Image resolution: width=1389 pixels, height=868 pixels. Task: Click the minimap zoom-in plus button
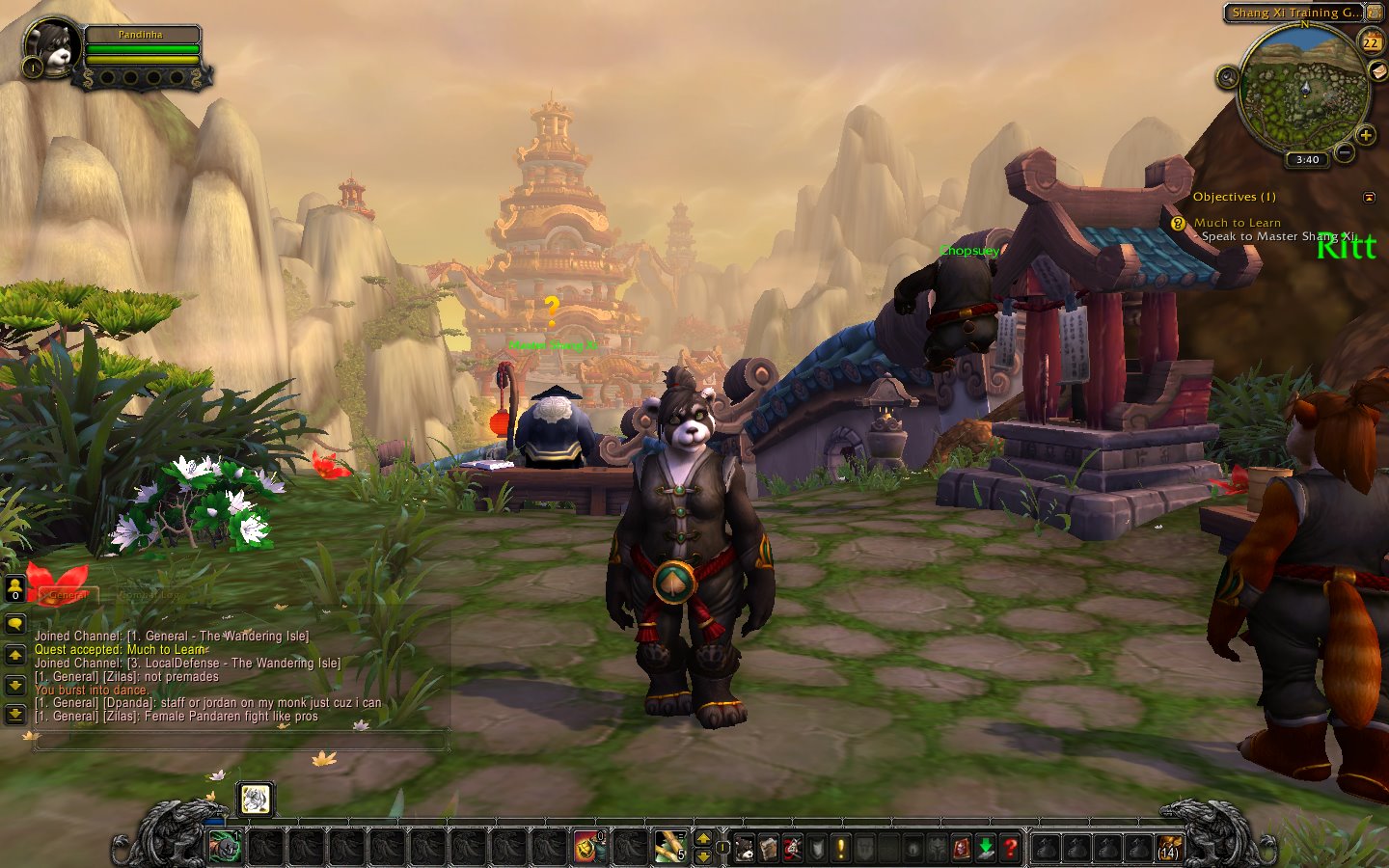(x=1365, y=135)
